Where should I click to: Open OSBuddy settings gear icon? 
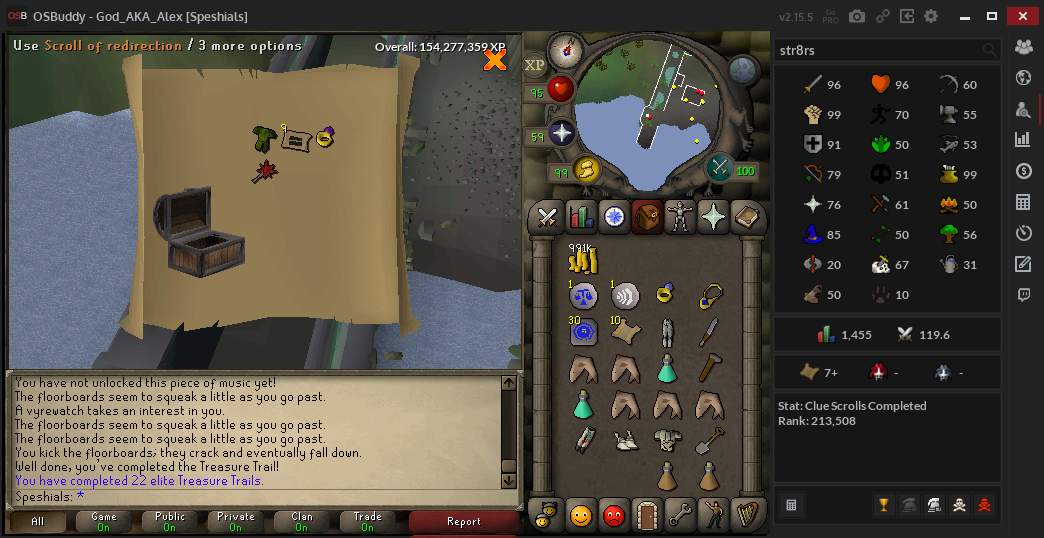pos(931,17)
